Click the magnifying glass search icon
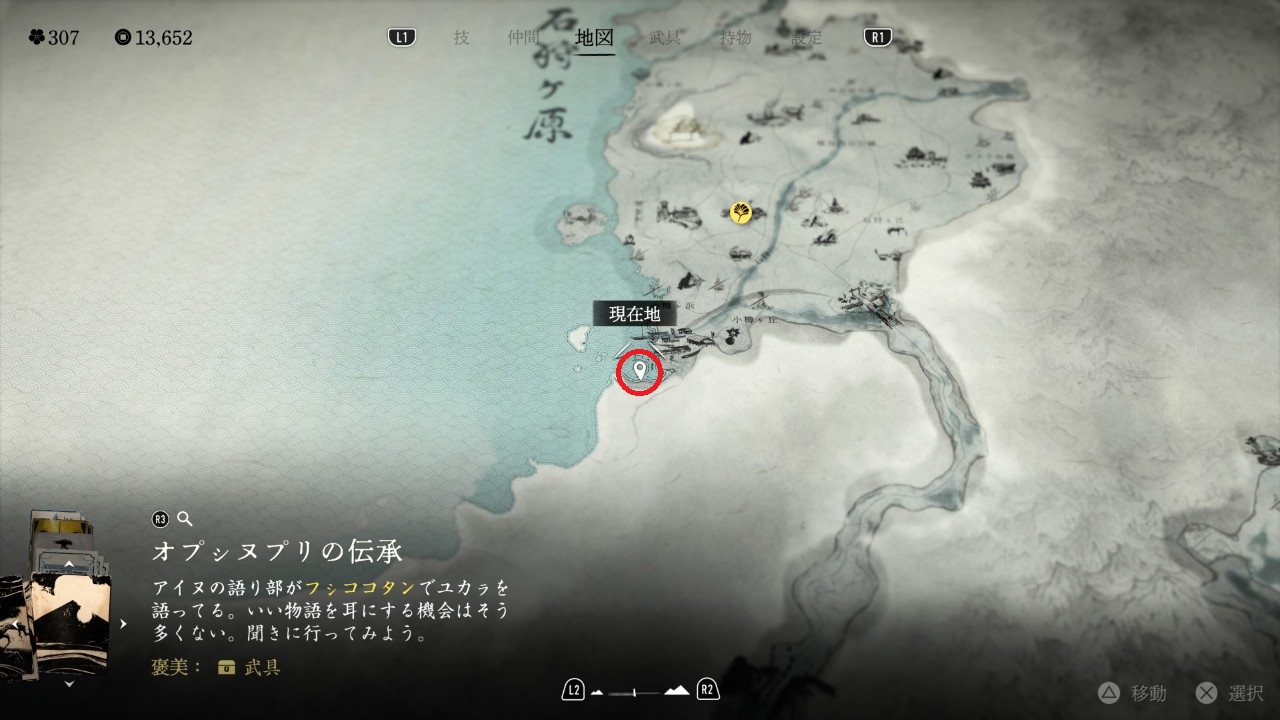 click(184, 518)
